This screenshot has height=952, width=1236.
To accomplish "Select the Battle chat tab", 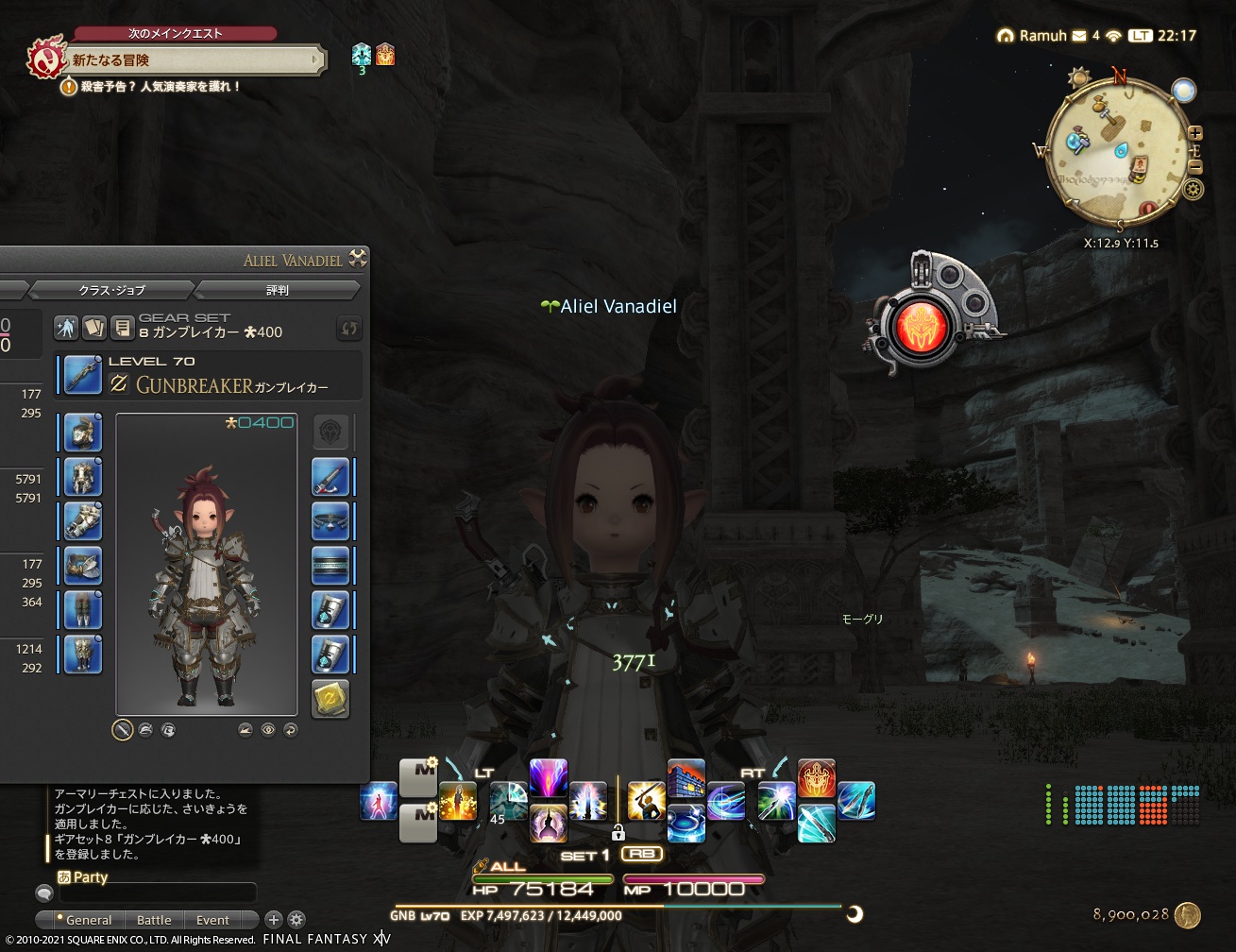I will [x=154, y=919].
